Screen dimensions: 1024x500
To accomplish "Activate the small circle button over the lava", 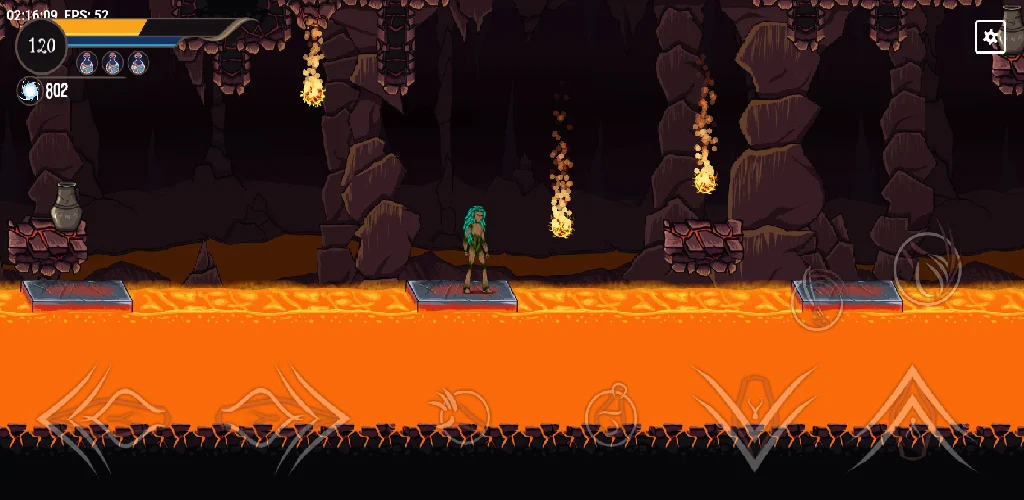I will click(816, 299).
